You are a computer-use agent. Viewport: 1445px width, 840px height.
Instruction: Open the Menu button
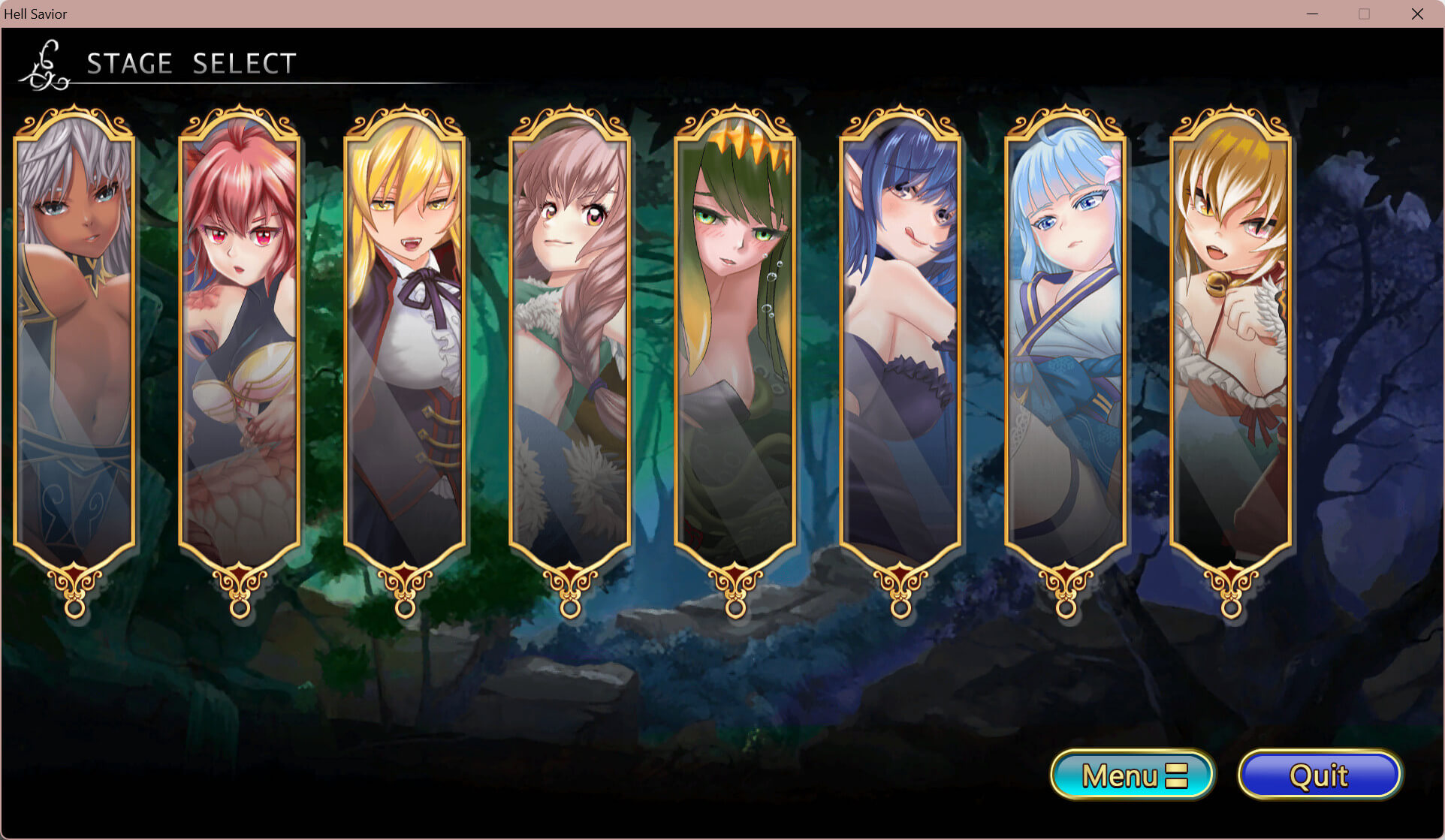[1133, 775]
